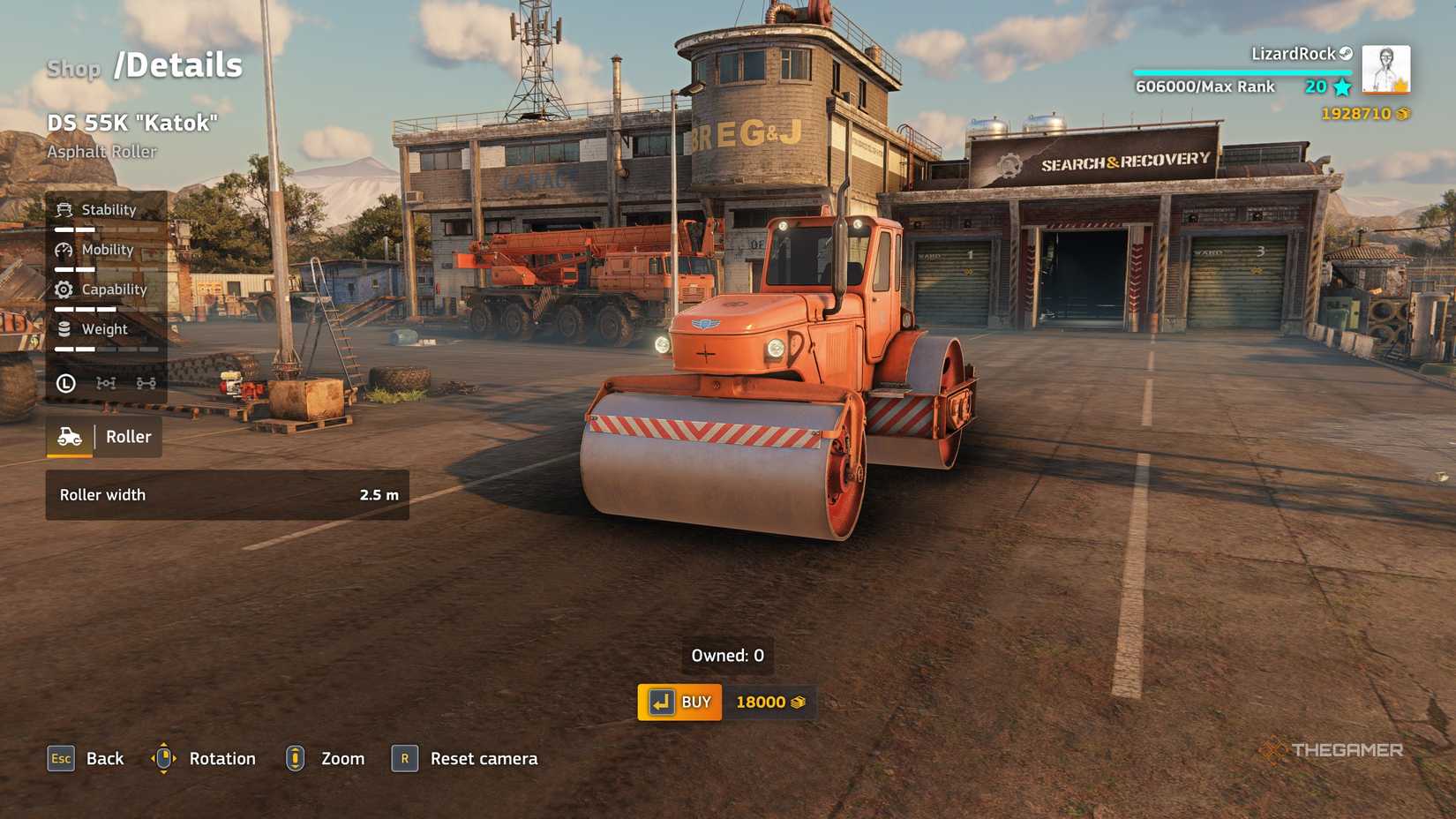Image resolution: width=1456 pixels, height=819 pixels.
Task: Select the axle configuration icon next to the clock
Action: 106,383
